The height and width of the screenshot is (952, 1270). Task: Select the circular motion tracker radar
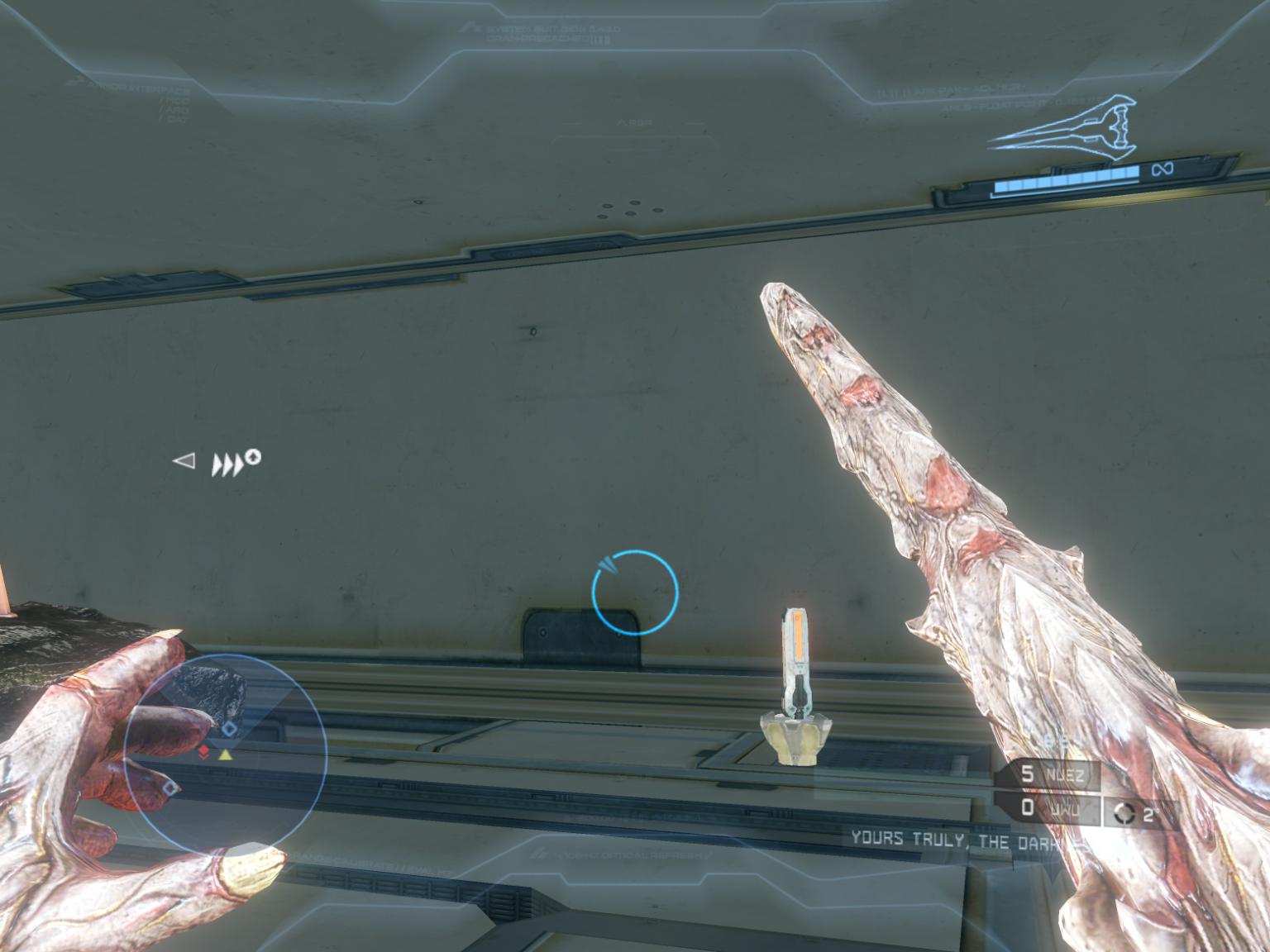226,752
